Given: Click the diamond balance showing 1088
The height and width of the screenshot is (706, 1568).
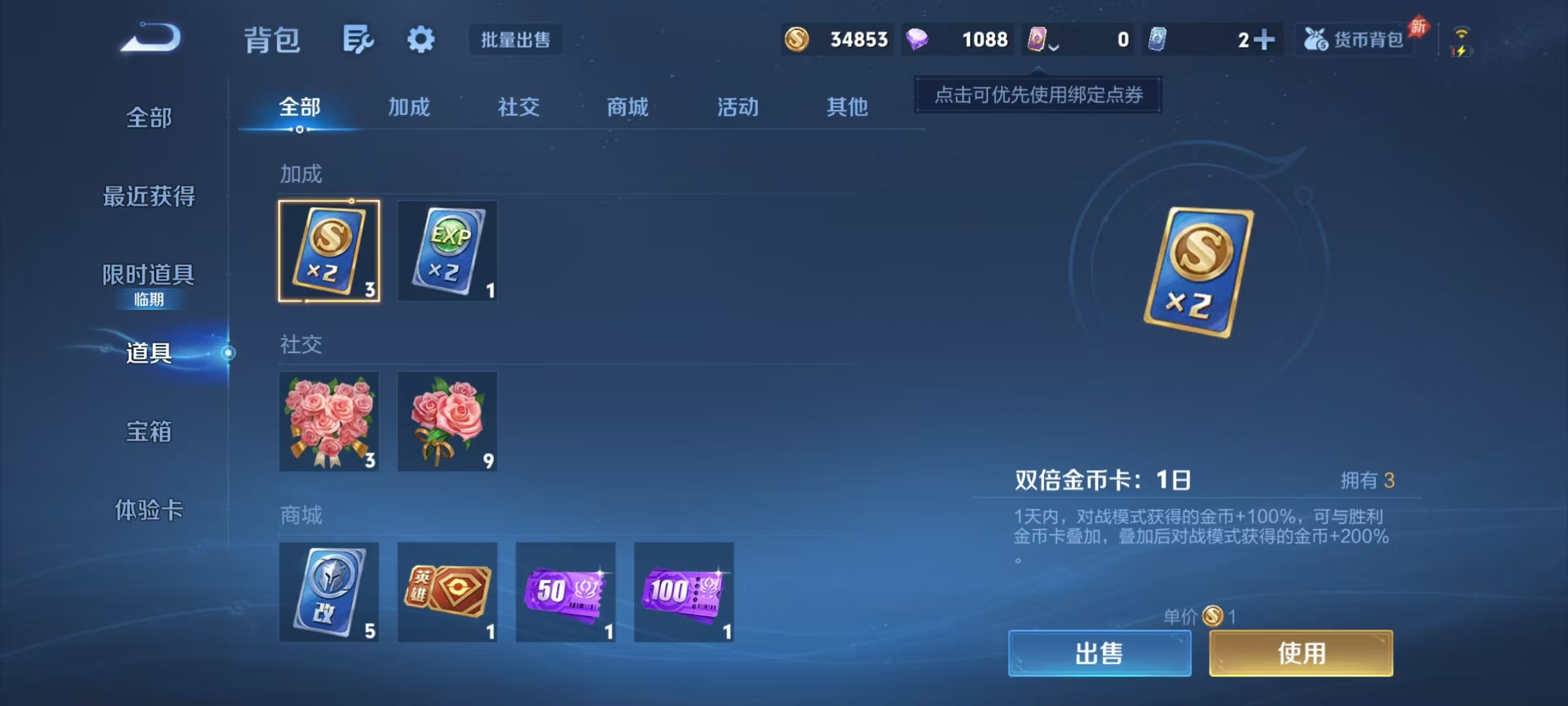Looking at the screenshot, I should coord(958,40).
